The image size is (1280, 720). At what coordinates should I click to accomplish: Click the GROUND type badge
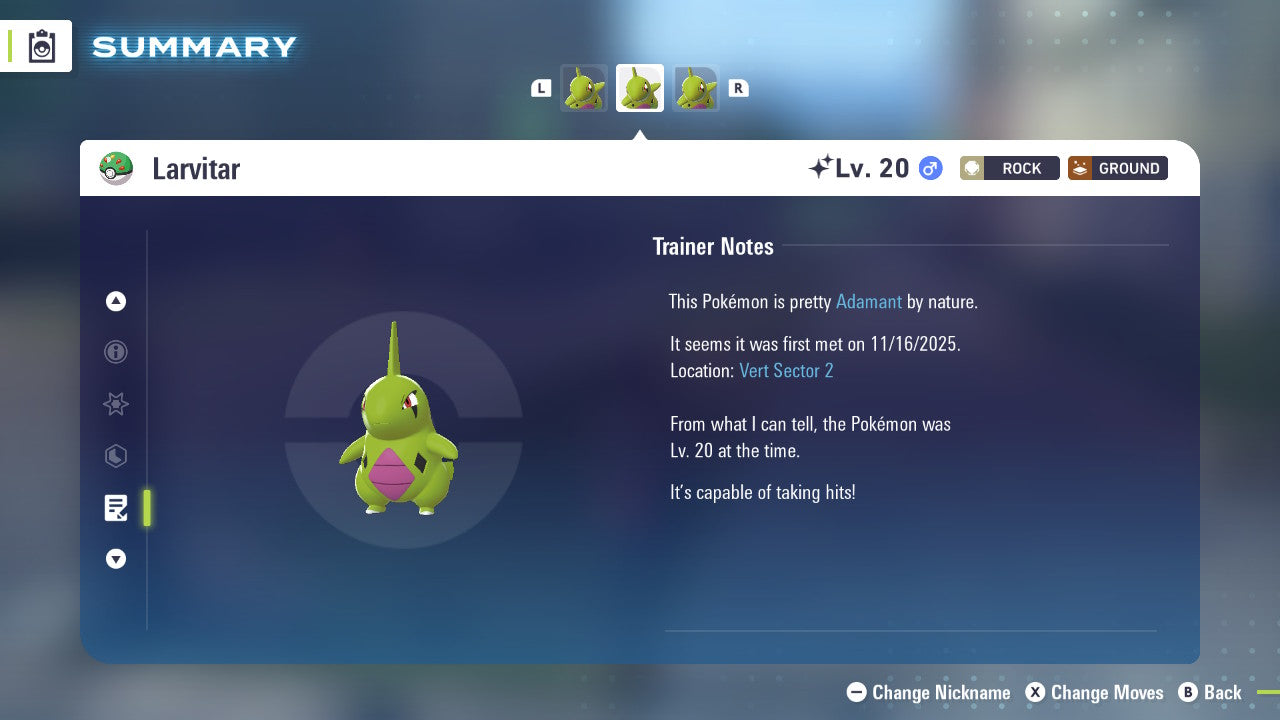coord(1117,168)
